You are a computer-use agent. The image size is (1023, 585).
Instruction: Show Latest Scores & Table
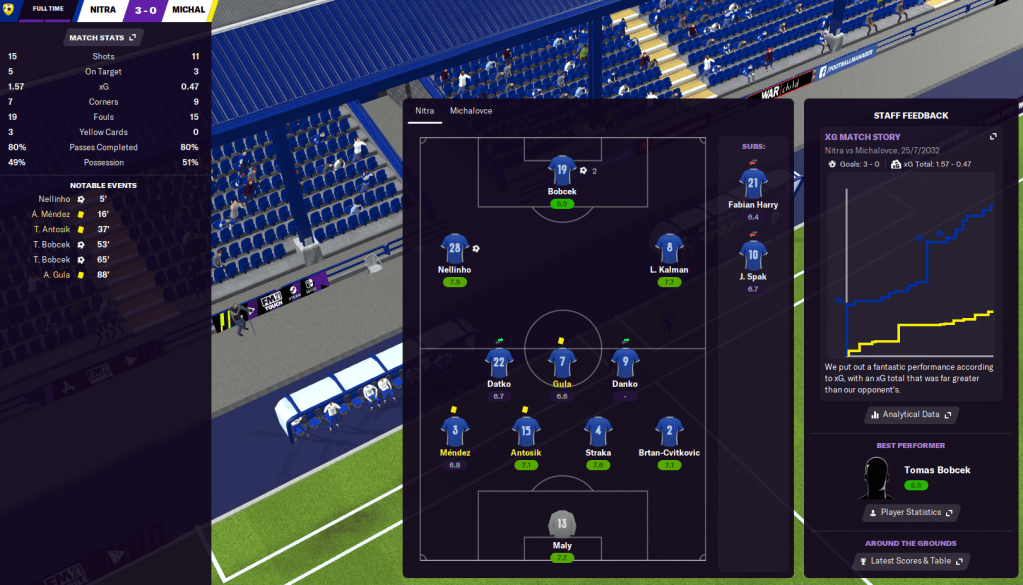pos(911,561)
